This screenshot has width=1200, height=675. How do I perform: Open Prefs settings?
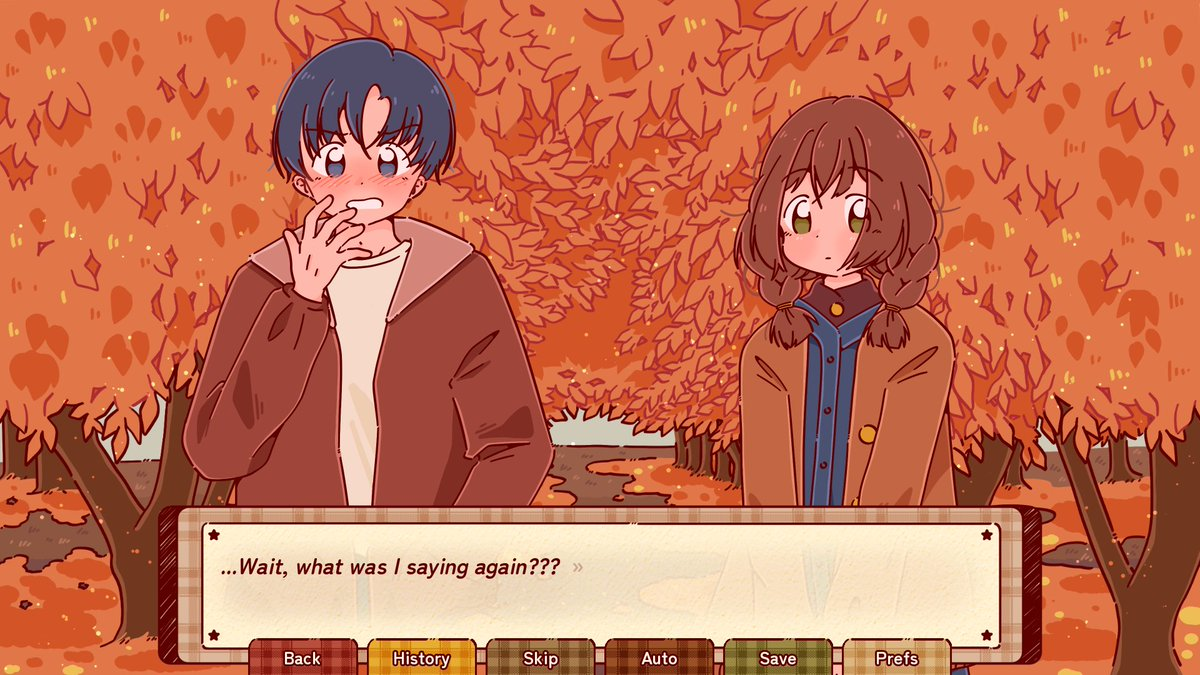(x=896, y=658)
